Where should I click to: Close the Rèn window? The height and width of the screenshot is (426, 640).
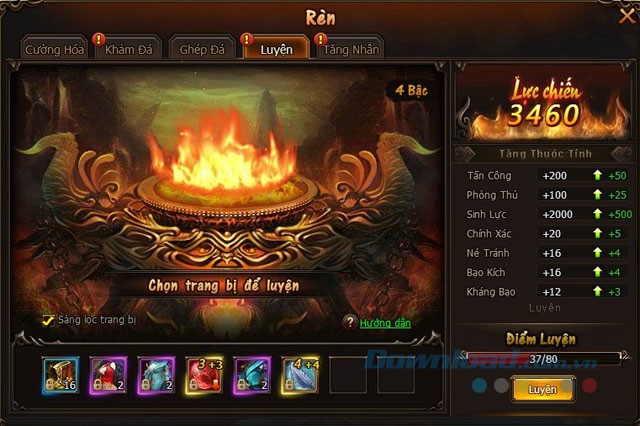pyautogui.click(x=626, y=15)
